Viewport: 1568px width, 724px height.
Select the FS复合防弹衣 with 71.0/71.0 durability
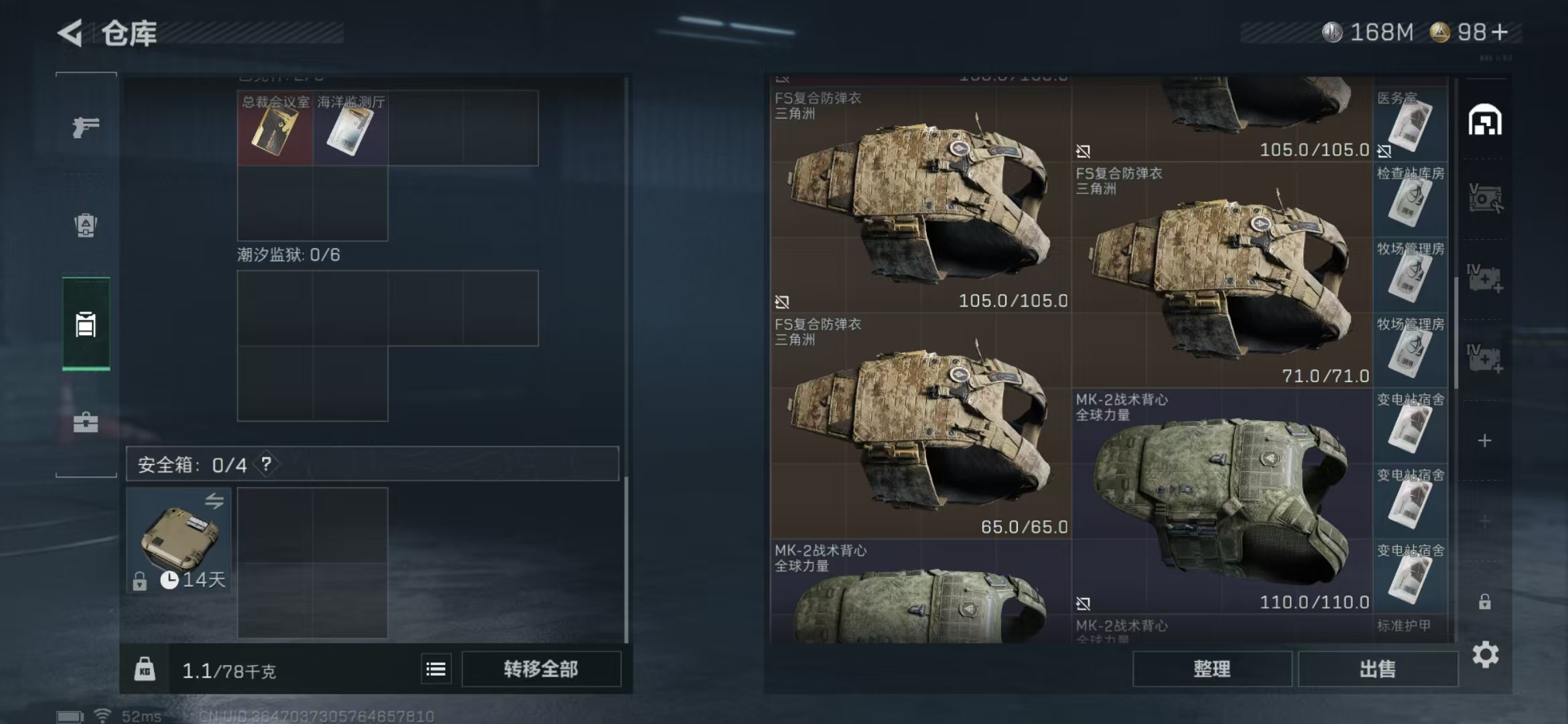(x=1222, y=275)
